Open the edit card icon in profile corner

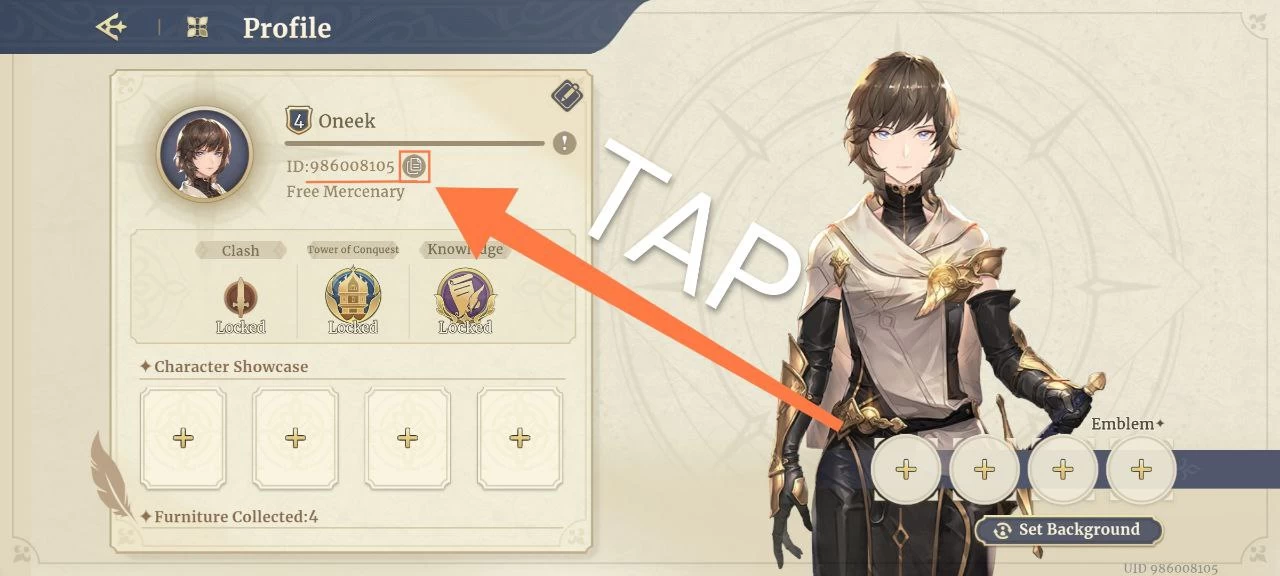567,96
